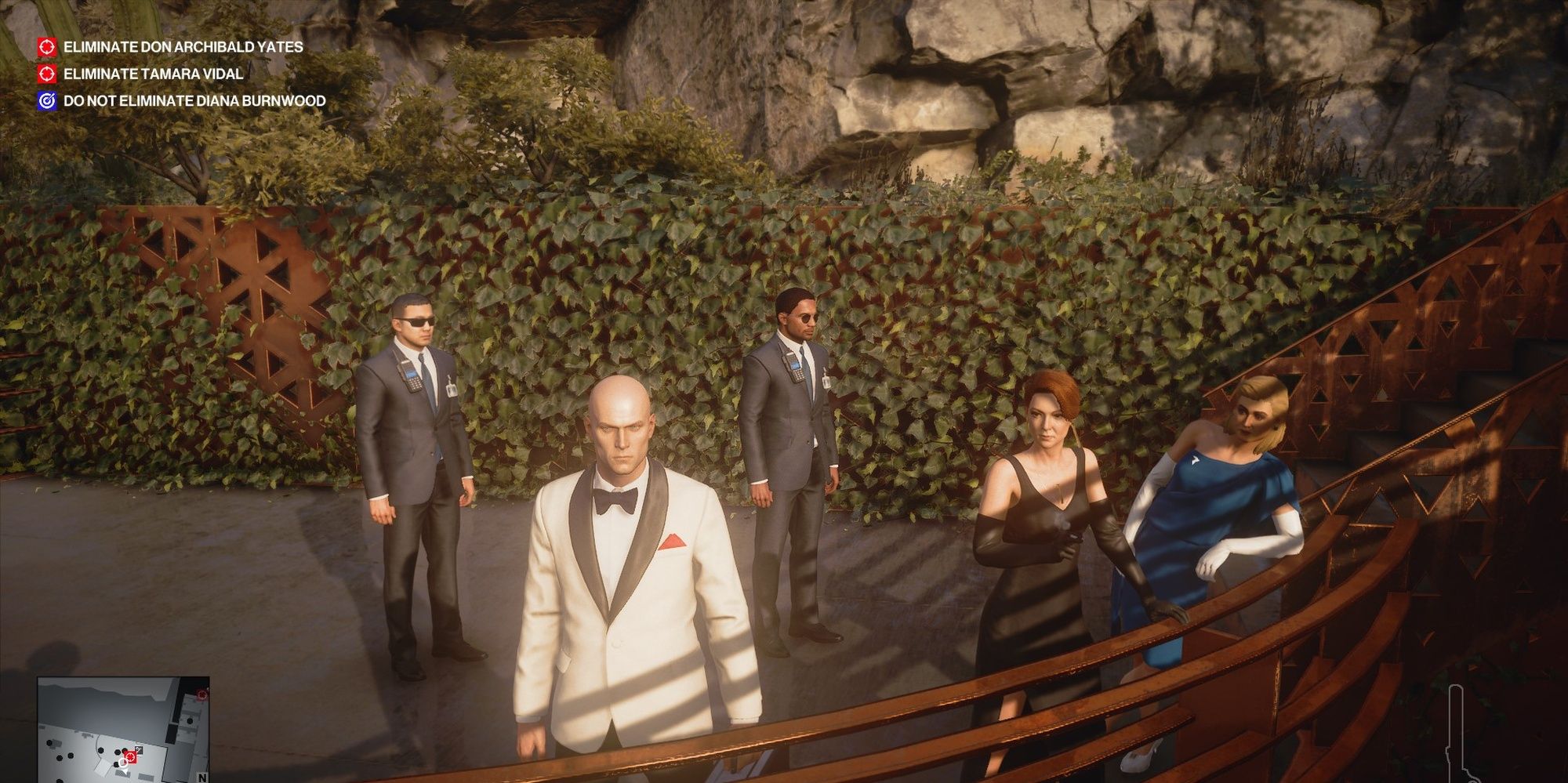
Task: Click the N compass indicator on the minimap
Action: (x=202, y=777)
